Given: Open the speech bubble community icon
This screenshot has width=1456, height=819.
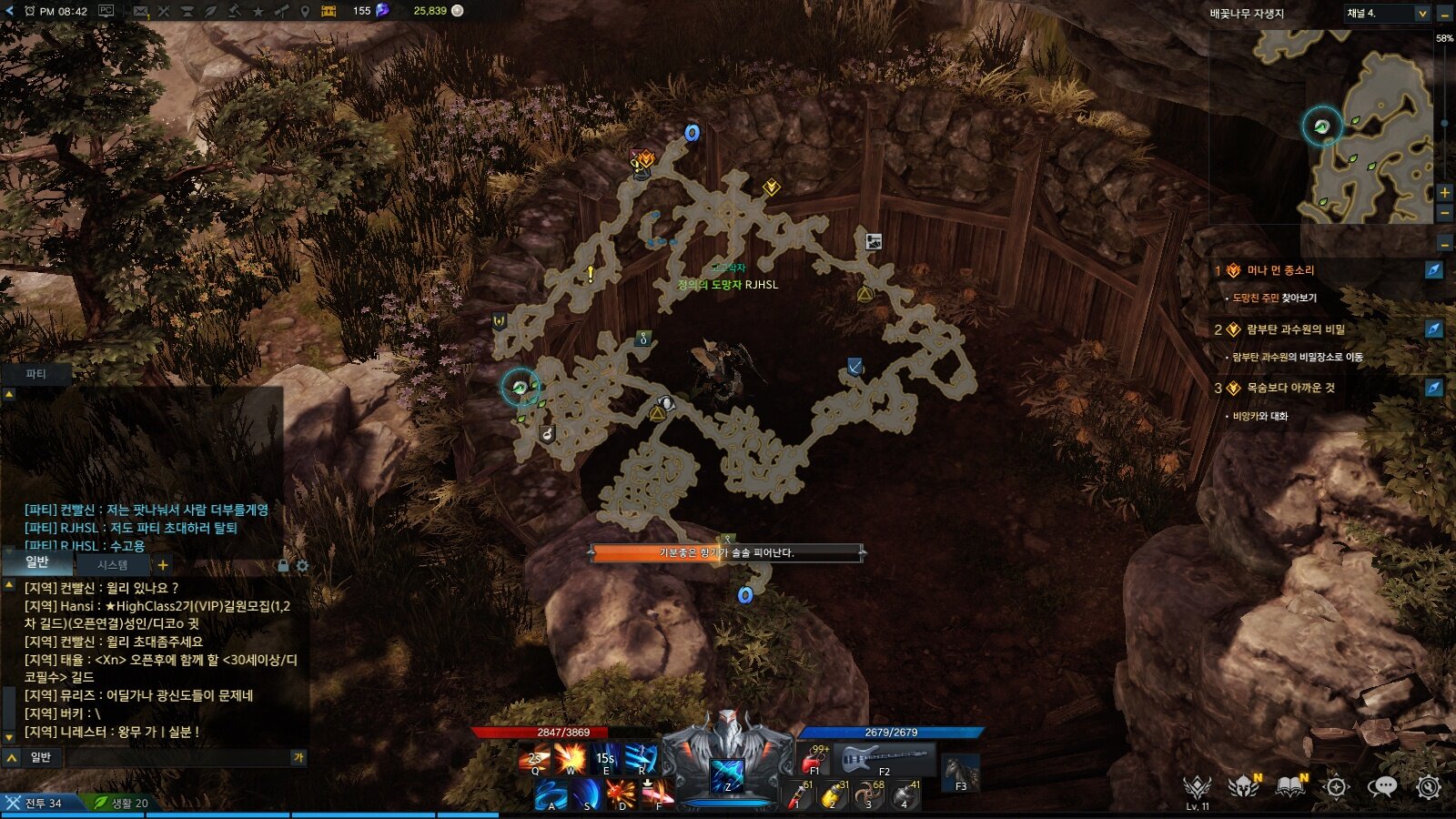Looking at the screenshot, I should [x=1382, y=786].
